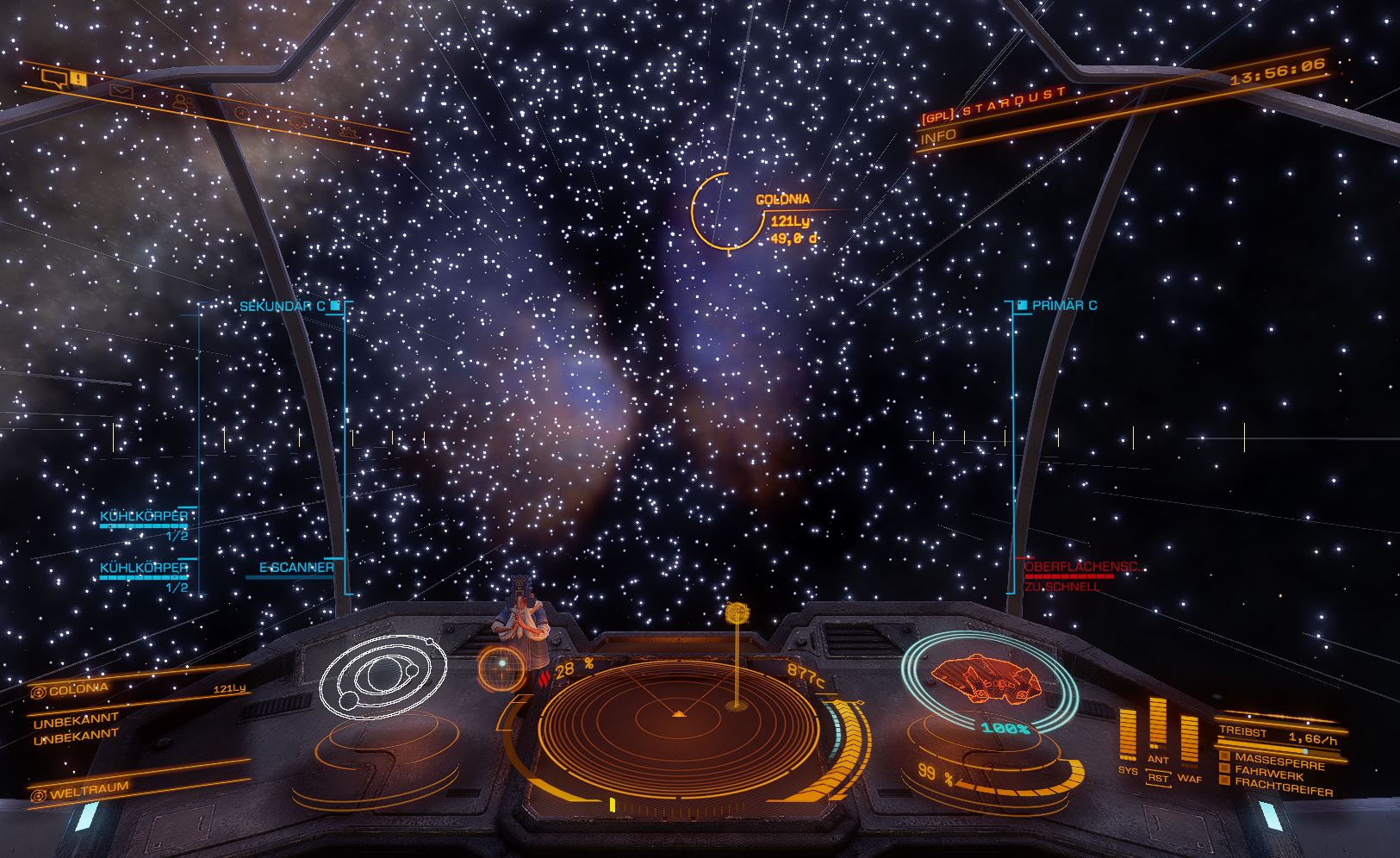This screenshot has width=1400, height=858.
Task: Select the SYS power distributor column
Action: (x=1128, y=735)
